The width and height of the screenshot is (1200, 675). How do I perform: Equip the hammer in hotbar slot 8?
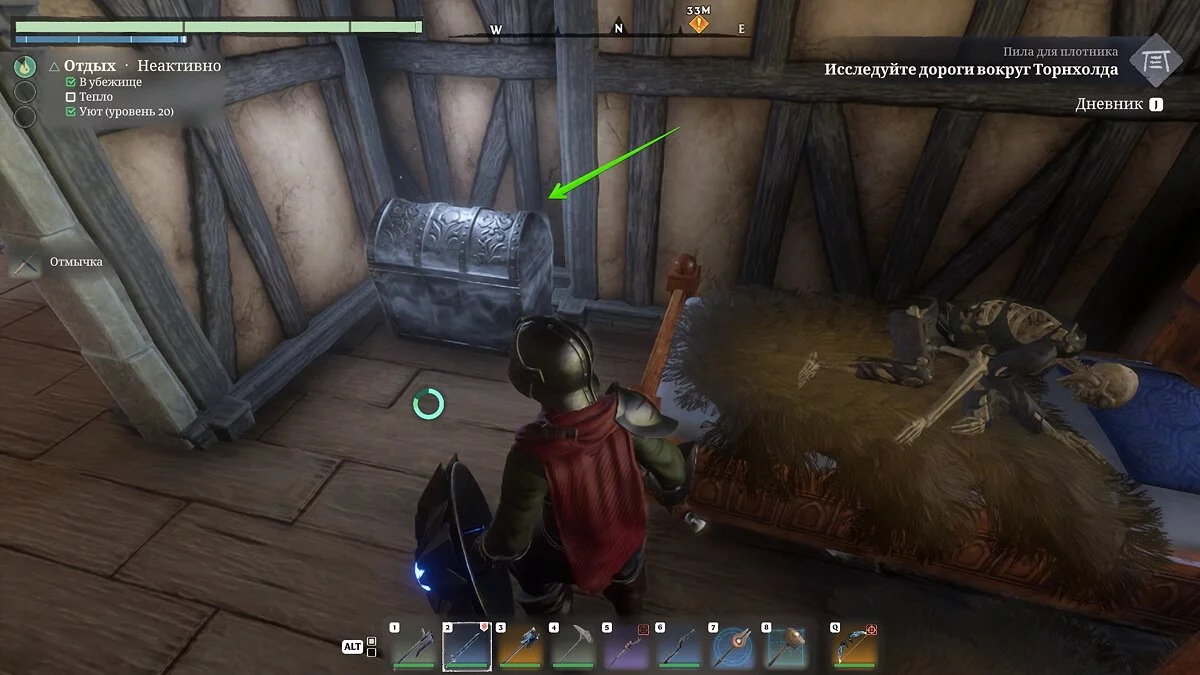(786, 648)
